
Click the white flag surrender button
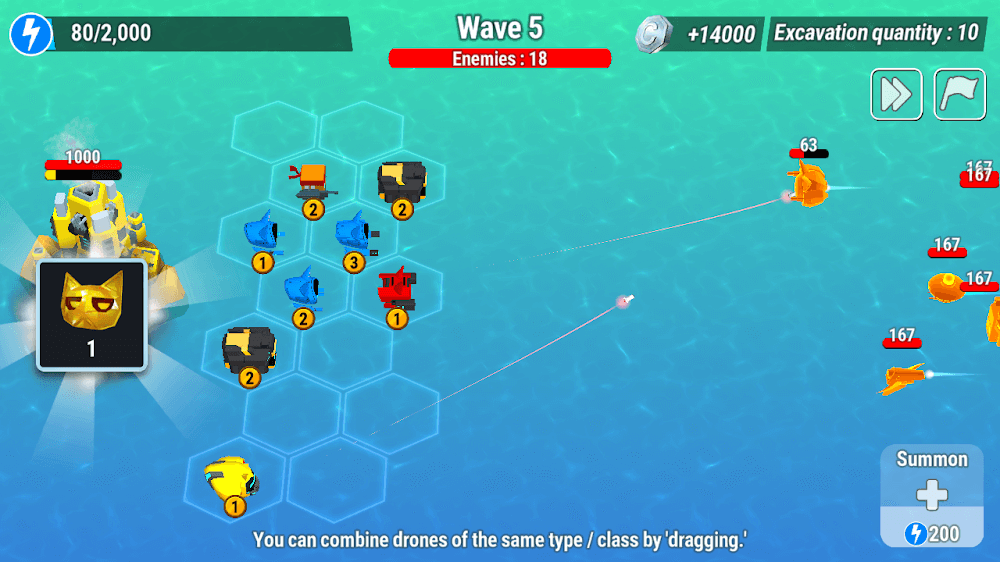960,94
